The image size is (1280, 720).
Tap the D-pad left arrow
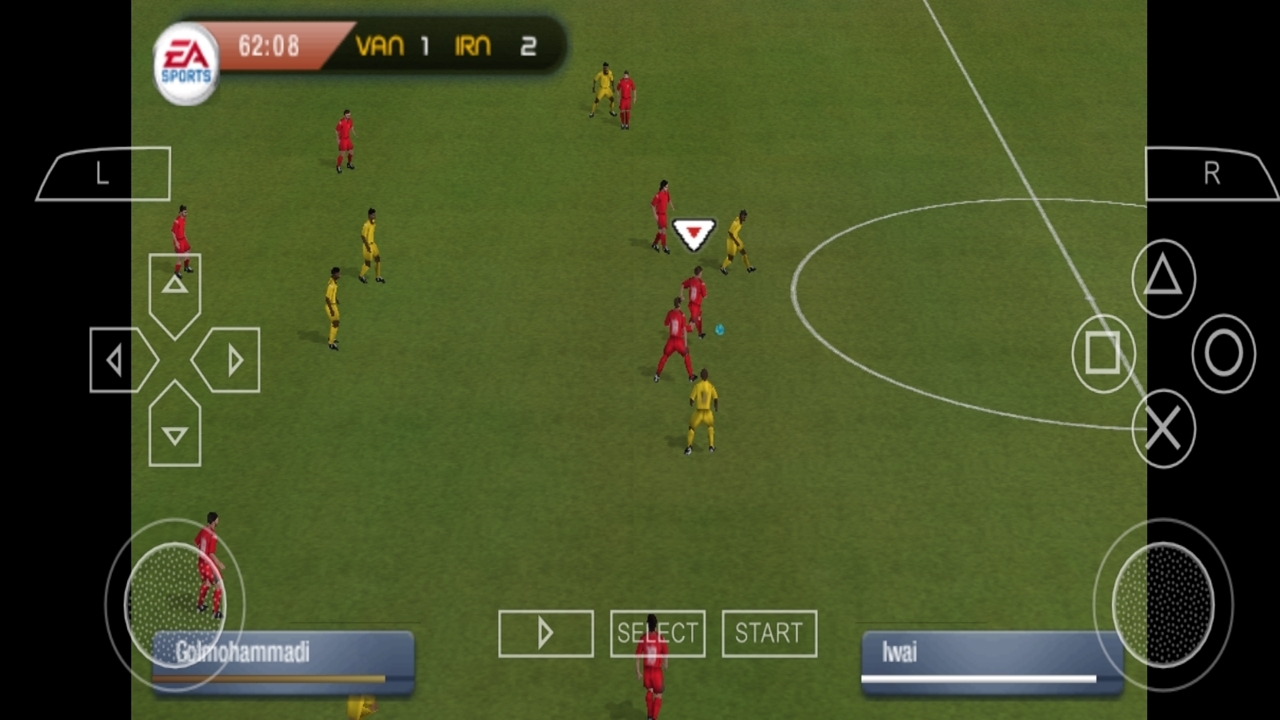119,360
